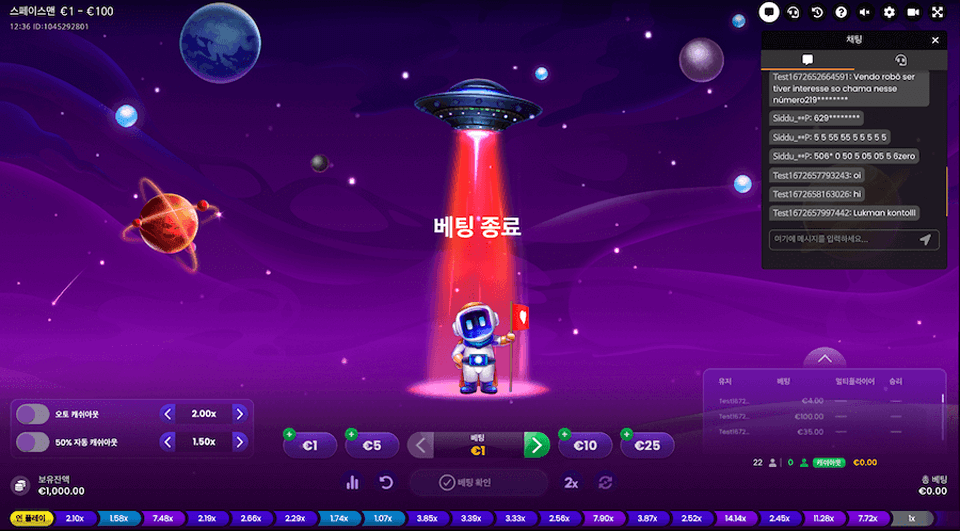Screen dimensions: 960x531
Task: Open the question mark help
Action: pos(841,12)
